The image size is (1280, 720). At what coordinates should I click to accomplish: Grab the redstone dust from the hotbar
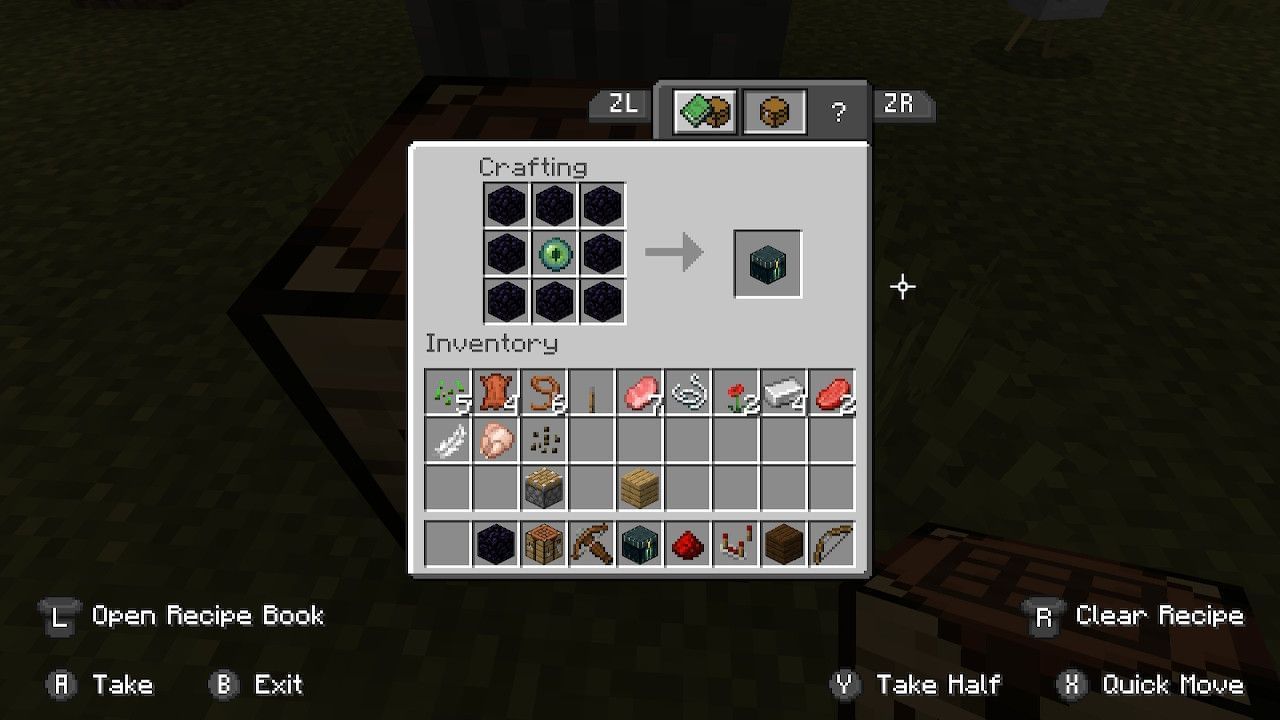689,542
